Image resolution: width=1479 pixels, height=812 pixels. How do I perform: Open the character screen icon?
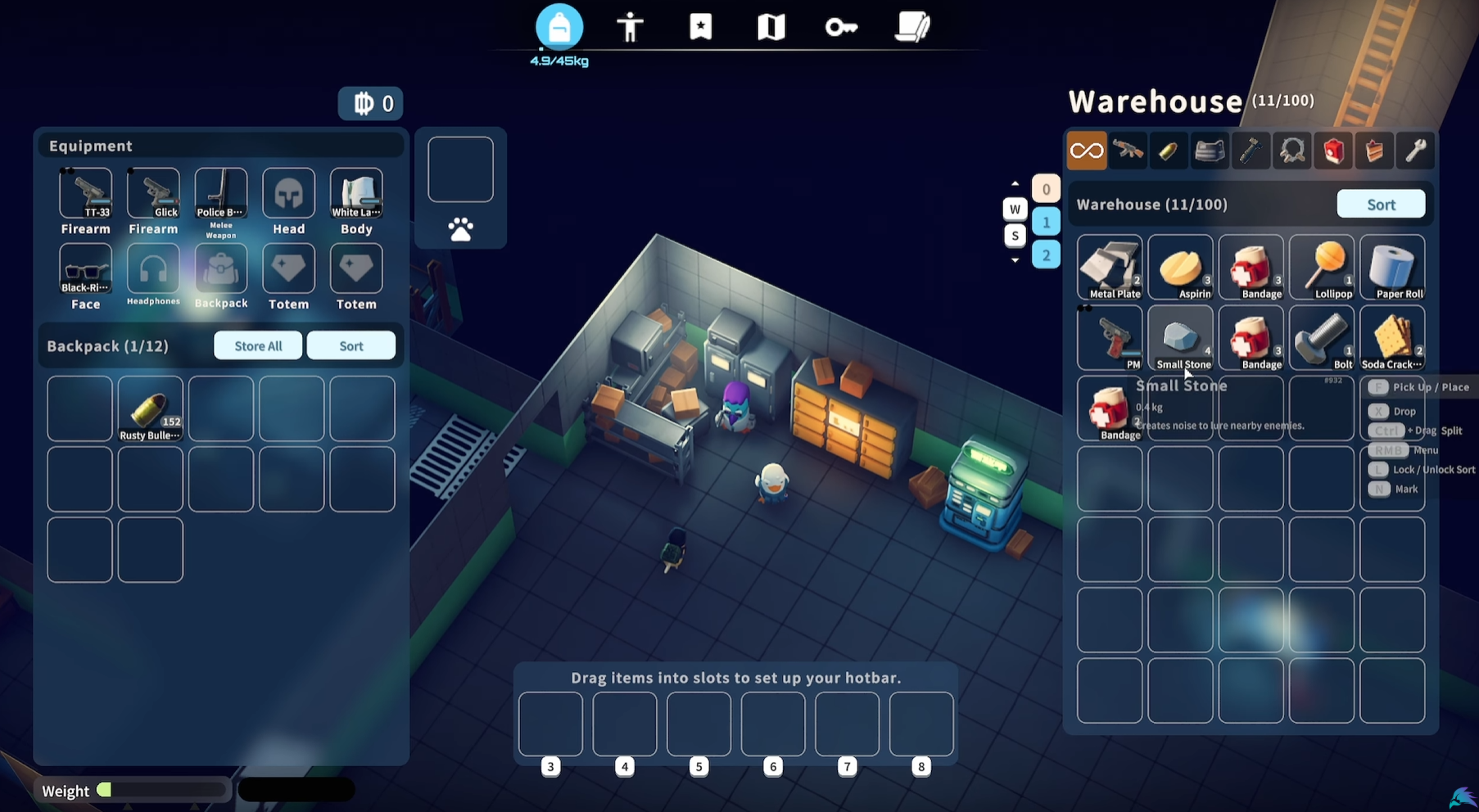point(631,27)
